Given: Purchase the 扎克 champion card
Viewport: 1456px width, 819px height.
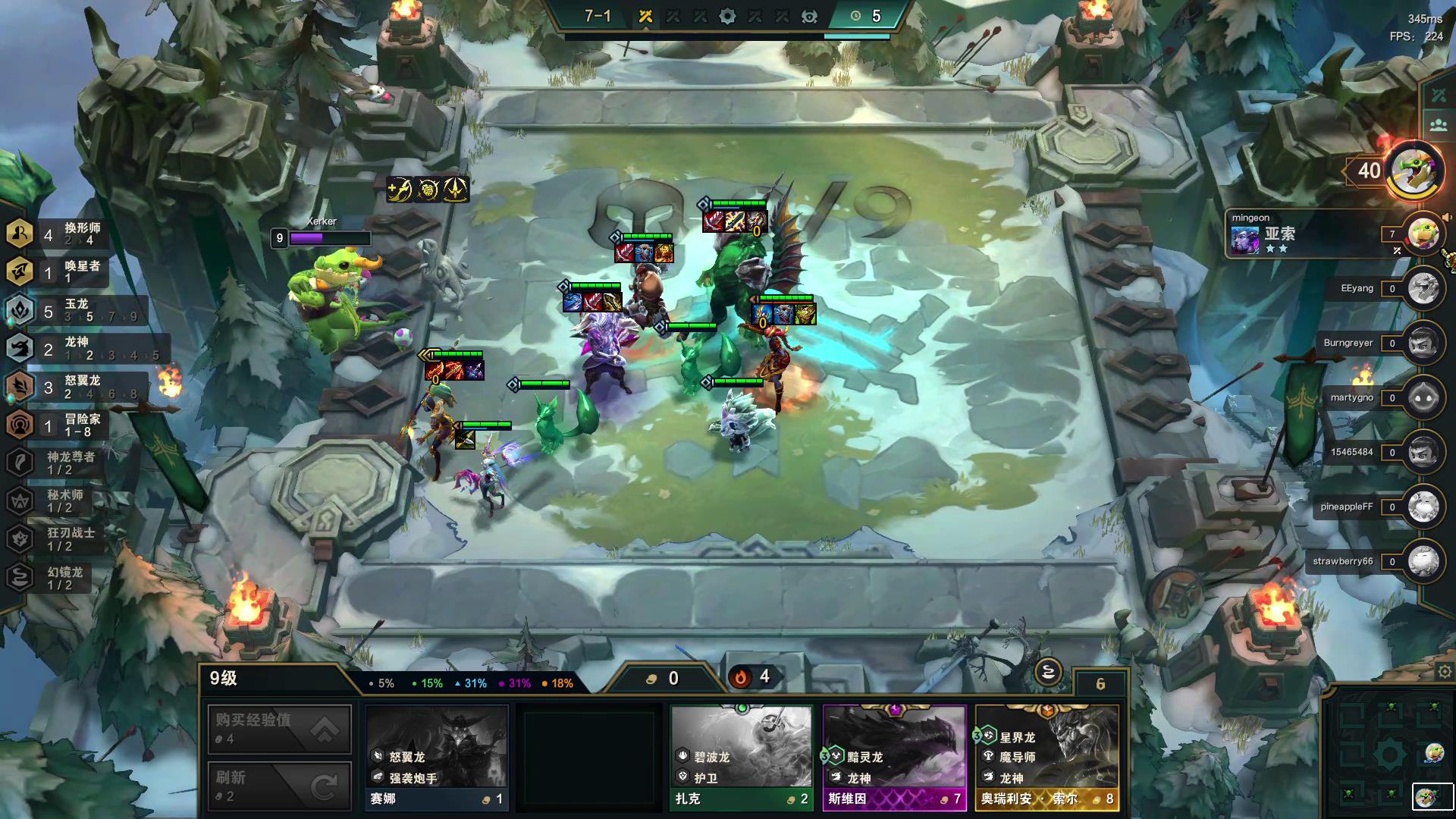Looking at the screenshot, I should tap(742, 757).
